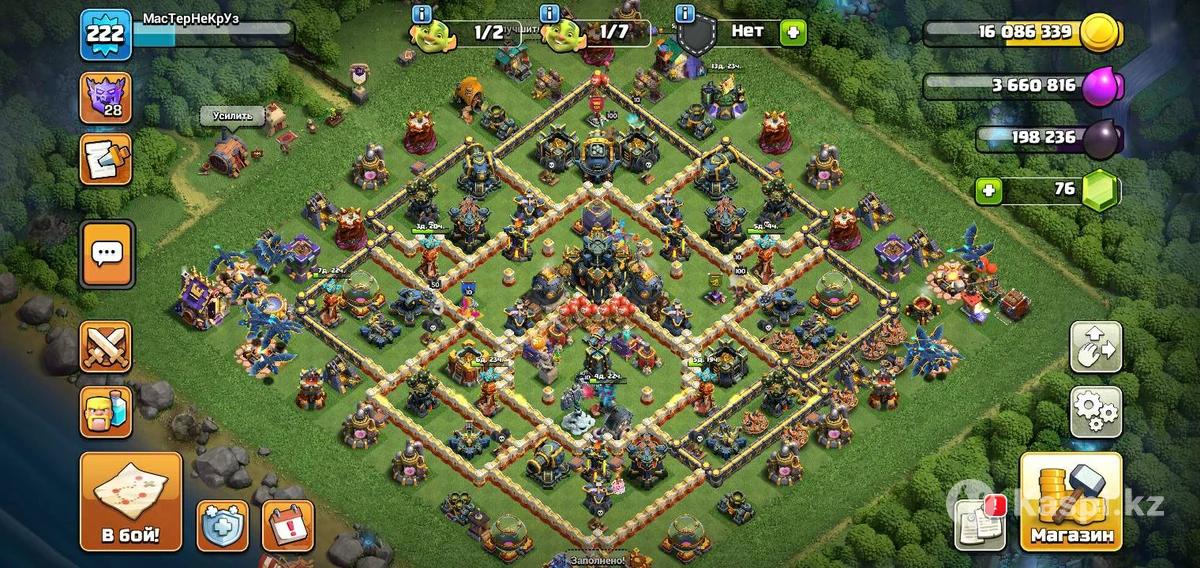Image resolution: width=1200 pixels, height=568 pixels.
Task: Add gems with the green plus button
Action: coord(989,190)
